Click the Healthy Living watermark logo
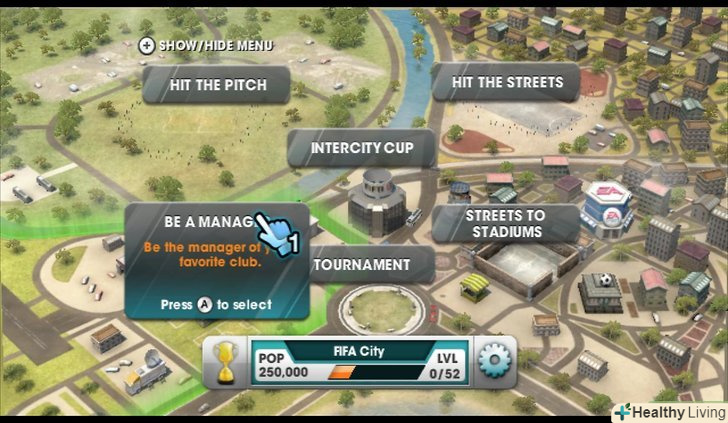The width and height of the screenshot is (728, 423). tap(668, 412)
